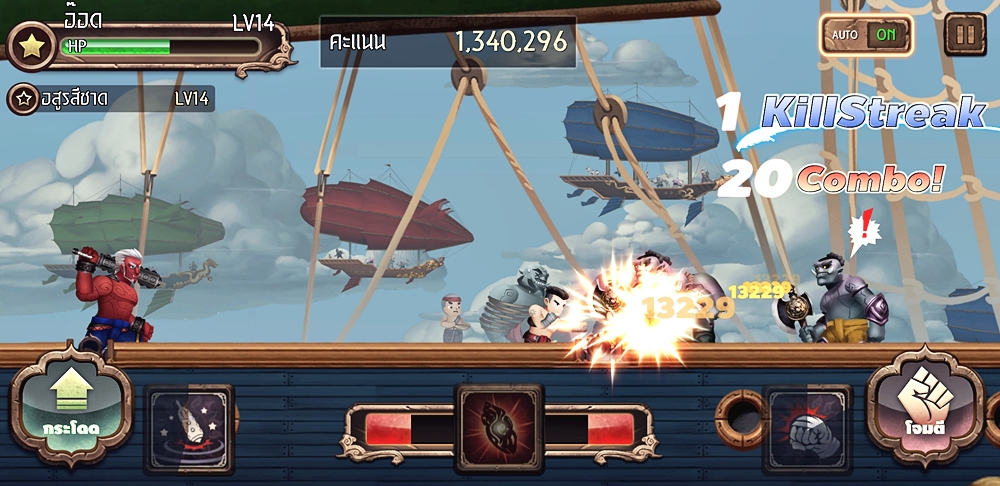Toggle the AUTO battle switch
1000x486 pixels.
click(866, 35)
